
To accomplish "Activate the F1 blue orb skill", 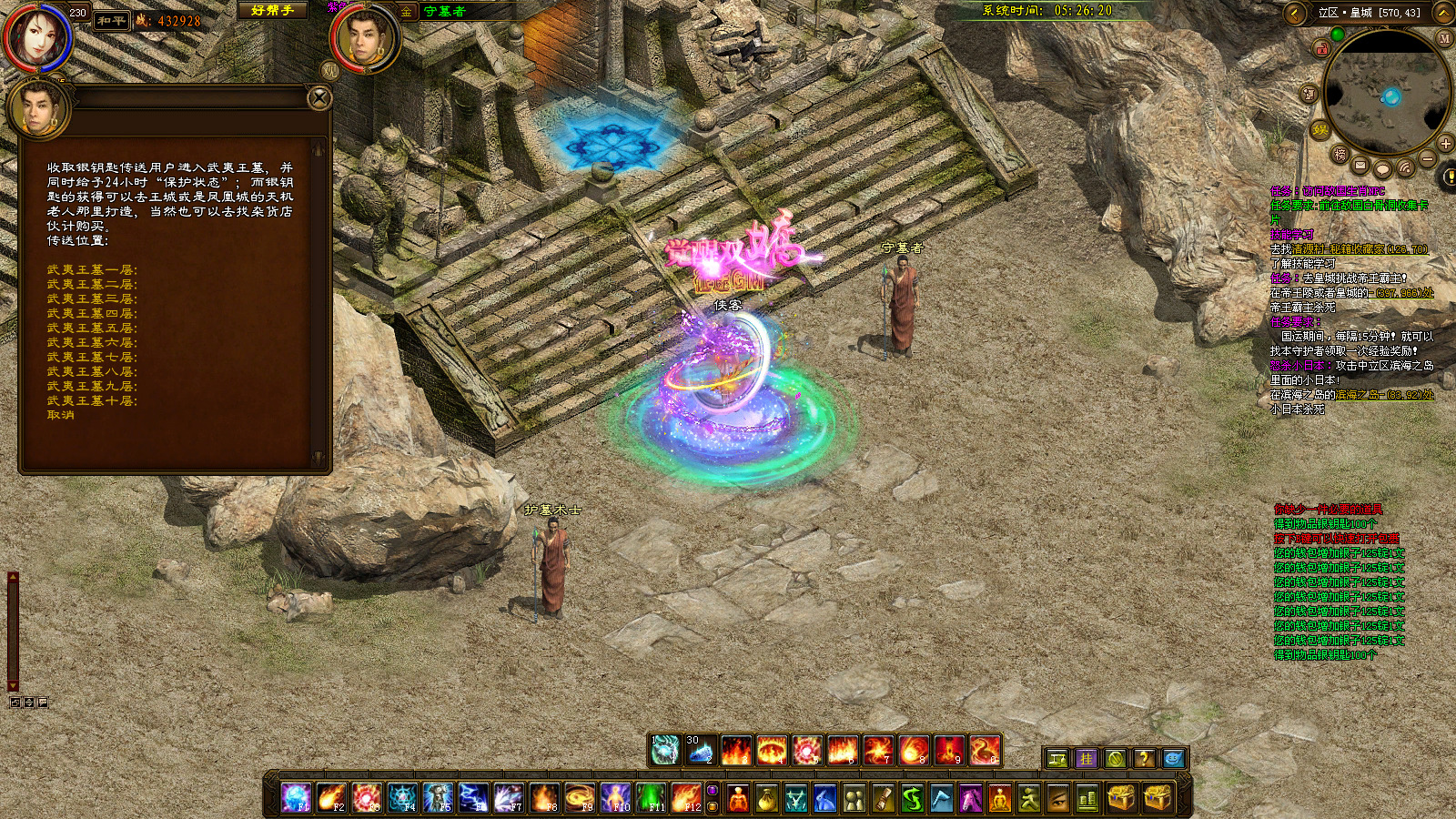I will coord(296,798).
